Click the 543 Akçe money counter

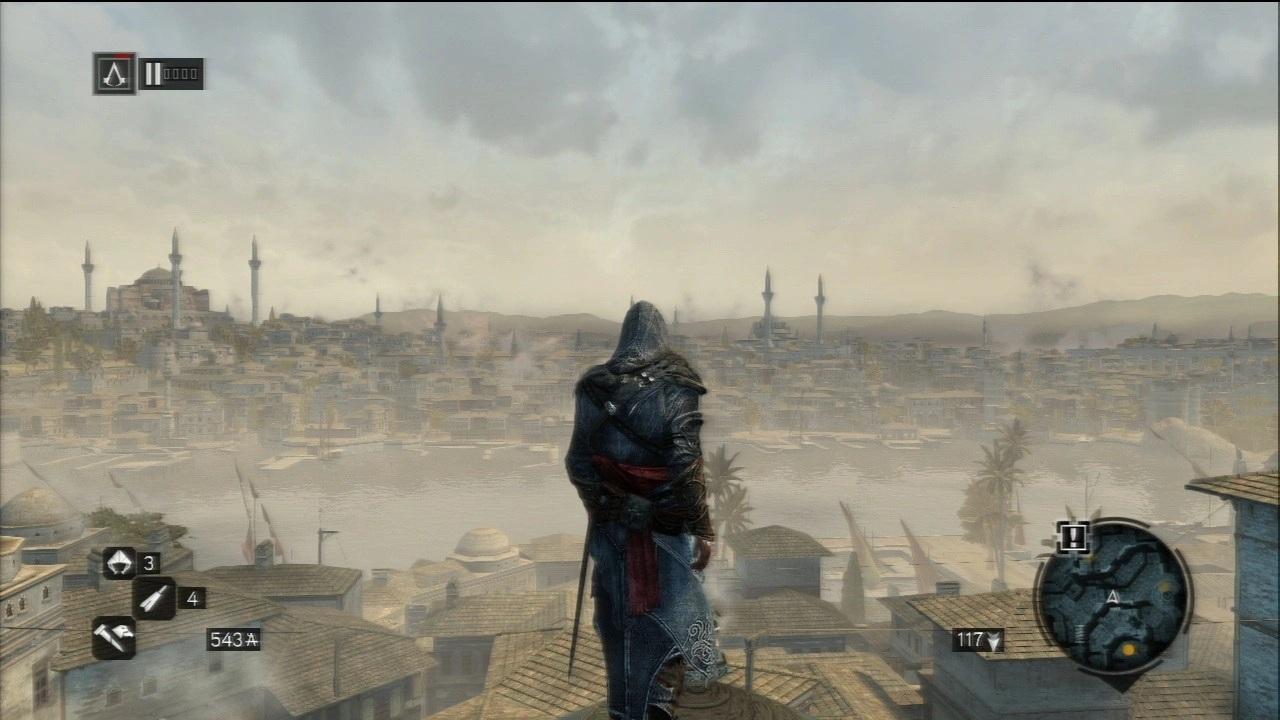click(232, 639)
